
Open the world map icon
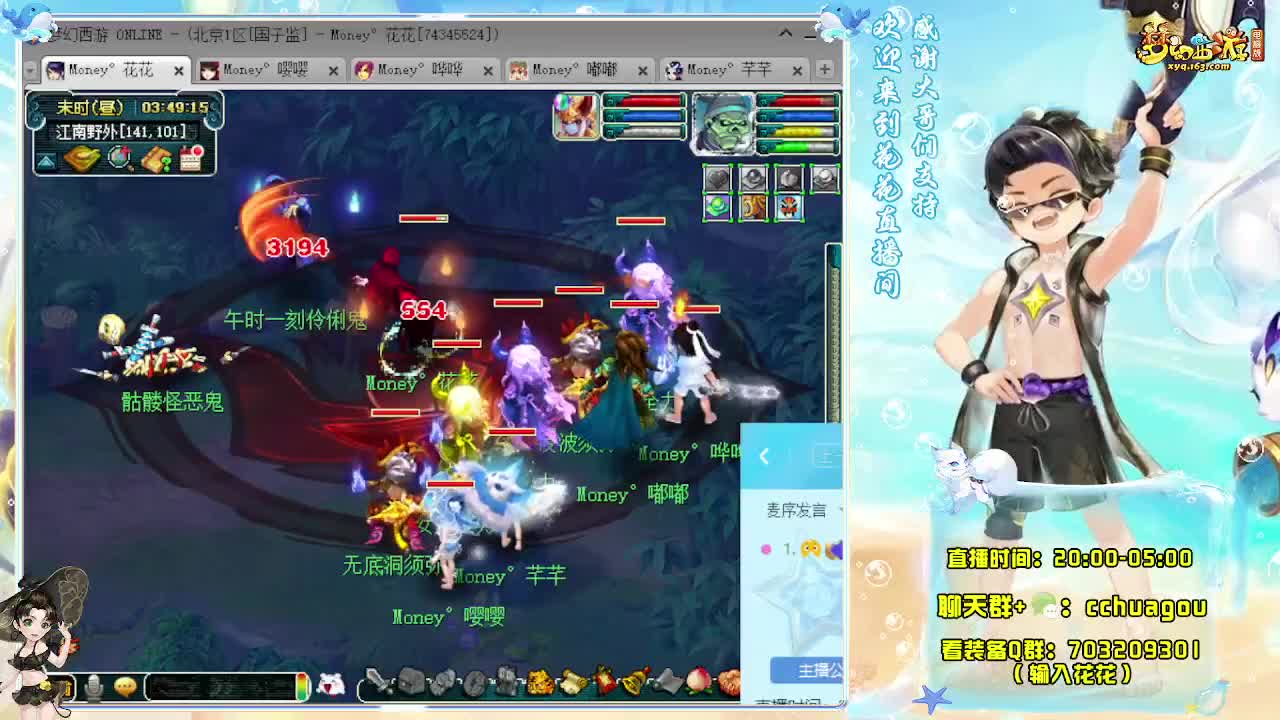[82, 161]
